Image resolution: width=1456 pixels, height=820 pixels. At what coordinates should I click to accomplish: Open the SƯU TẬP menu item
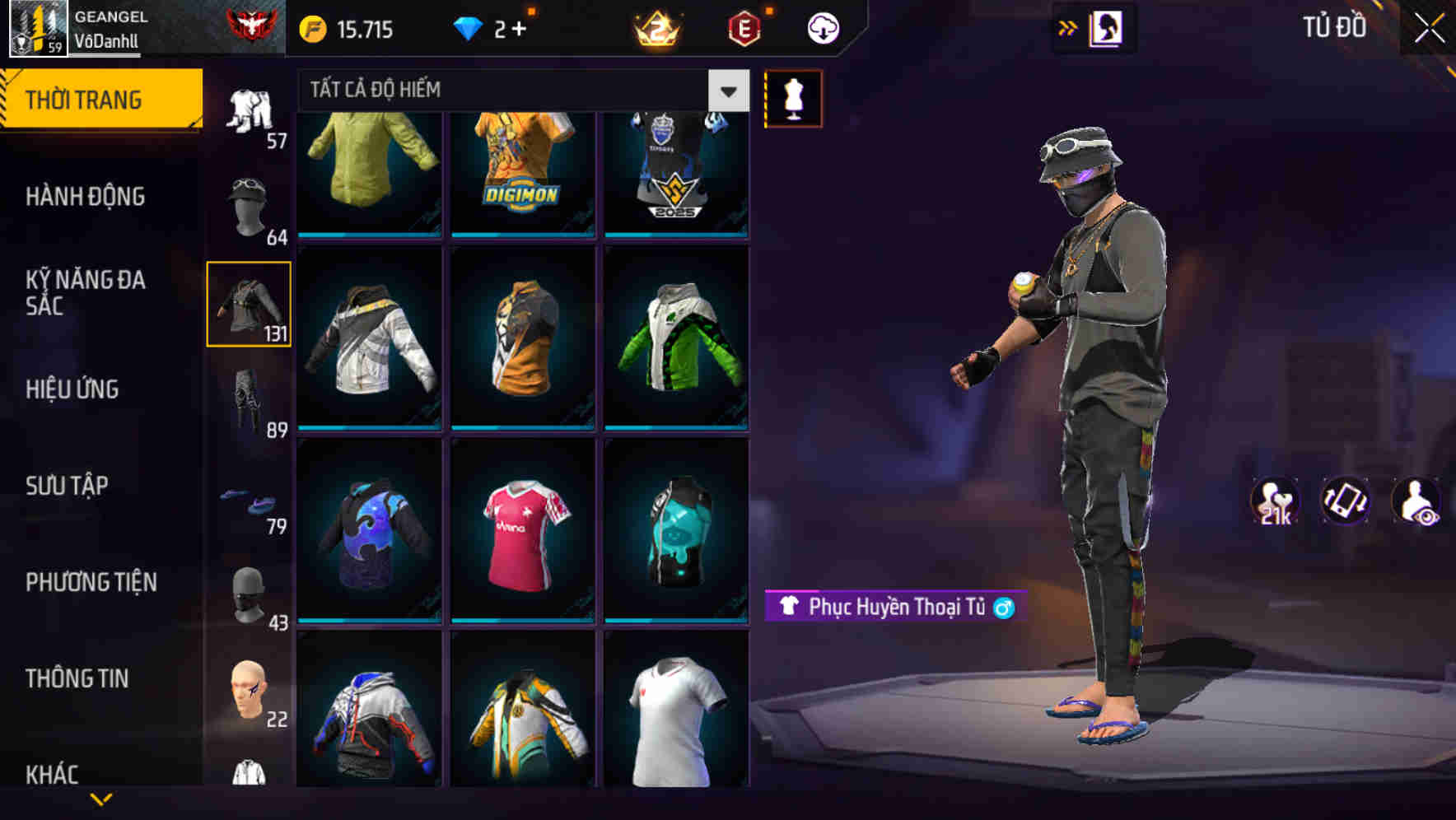68,486
